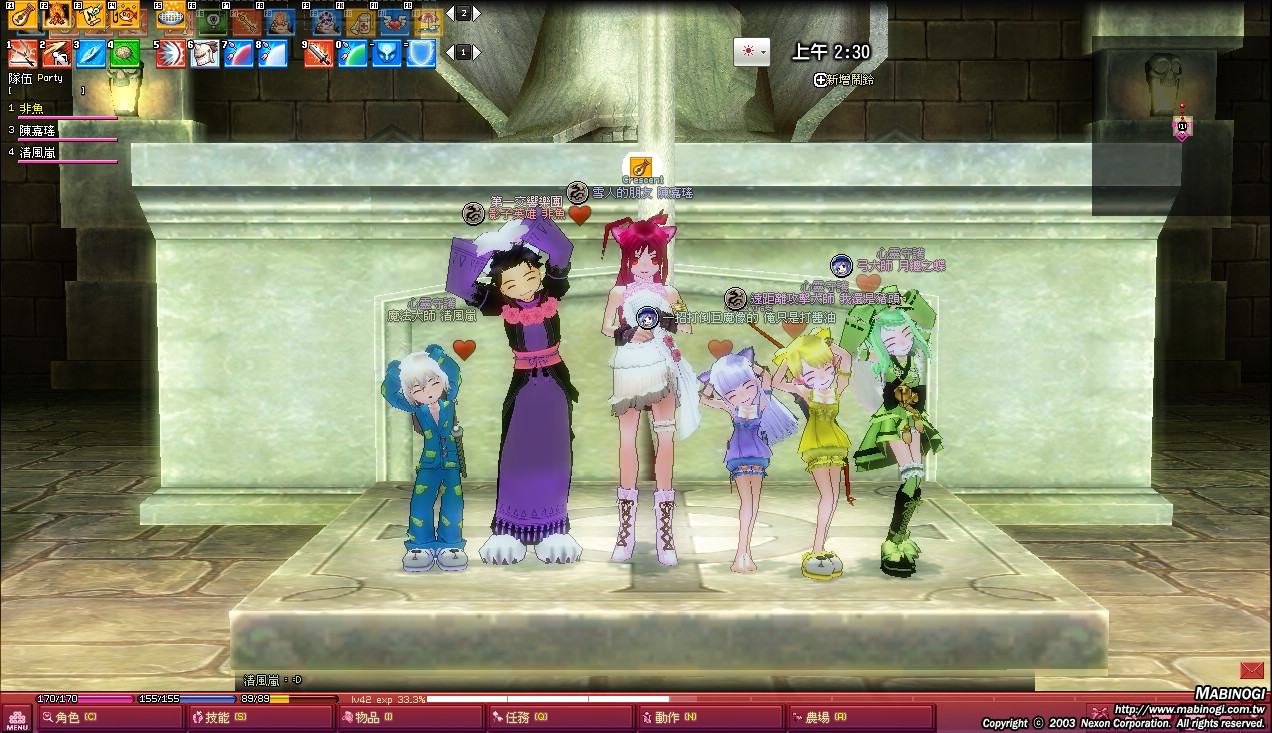Click the horned helmet hotbar slot
Image resolution: width=1272 pixels, height=733 pixels.
pyautogui.click(x=205, y=53)
